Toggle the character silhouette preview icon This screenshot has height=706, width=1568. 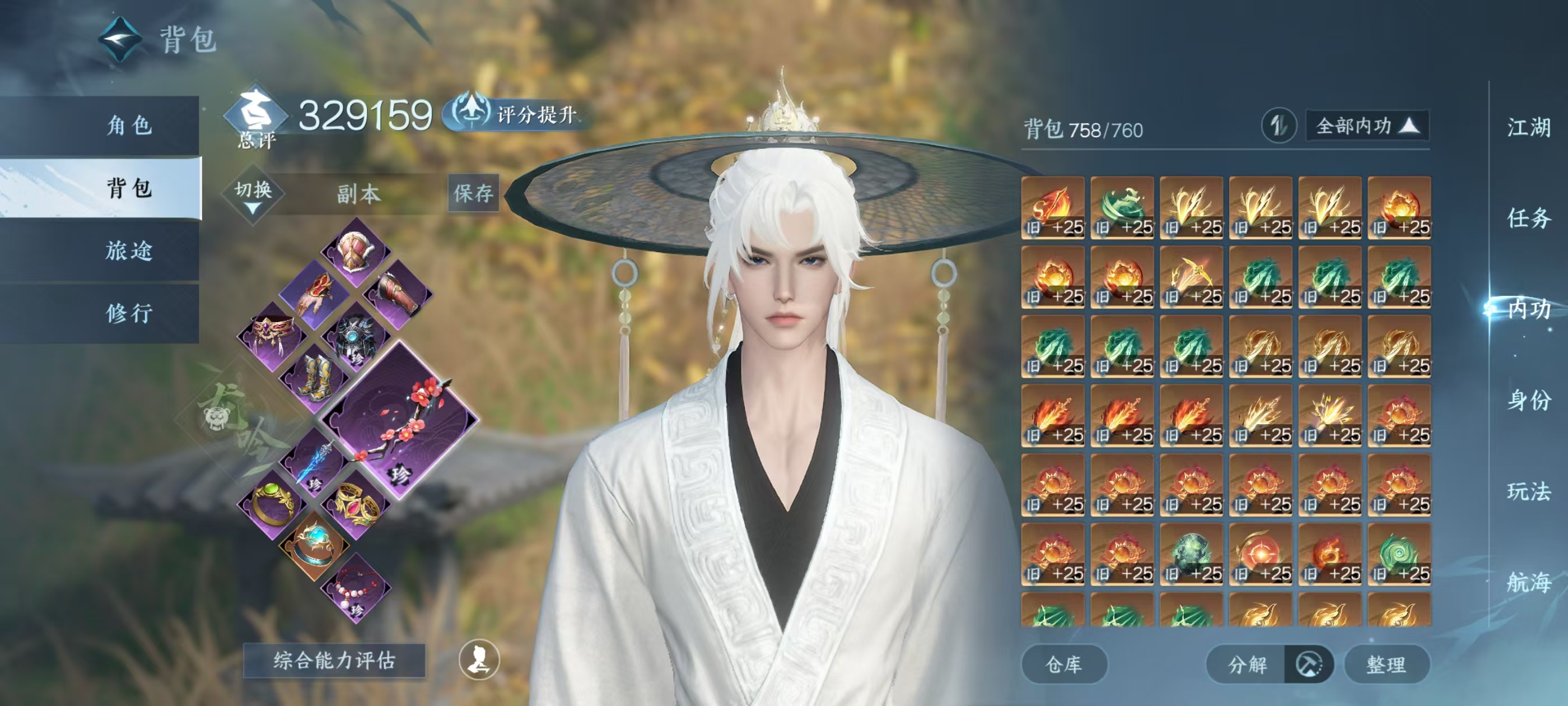(x=479, y=659)
